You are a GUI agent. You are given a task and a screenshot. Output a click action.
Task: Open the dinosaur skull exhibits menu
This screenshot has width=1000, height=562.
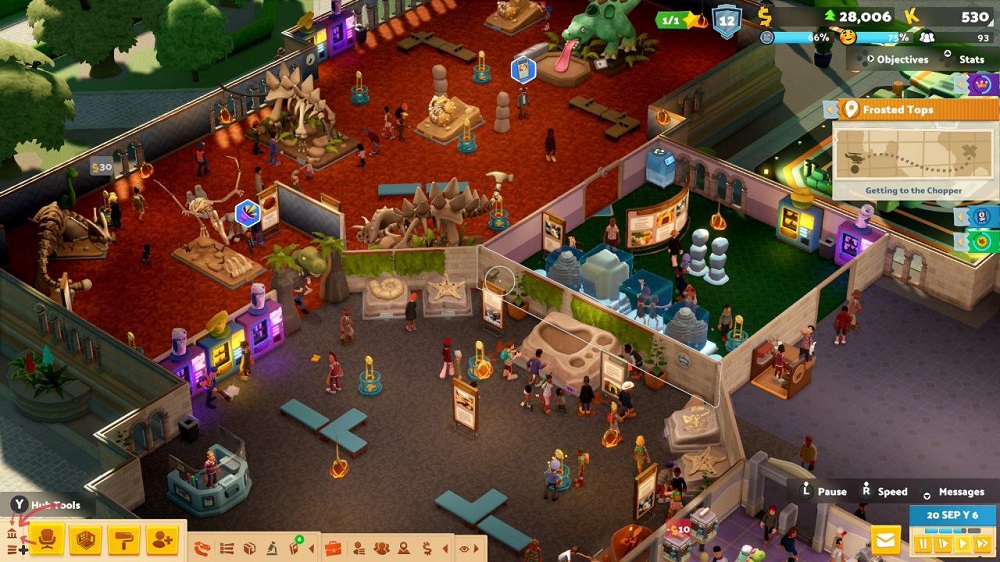(202, 548)
